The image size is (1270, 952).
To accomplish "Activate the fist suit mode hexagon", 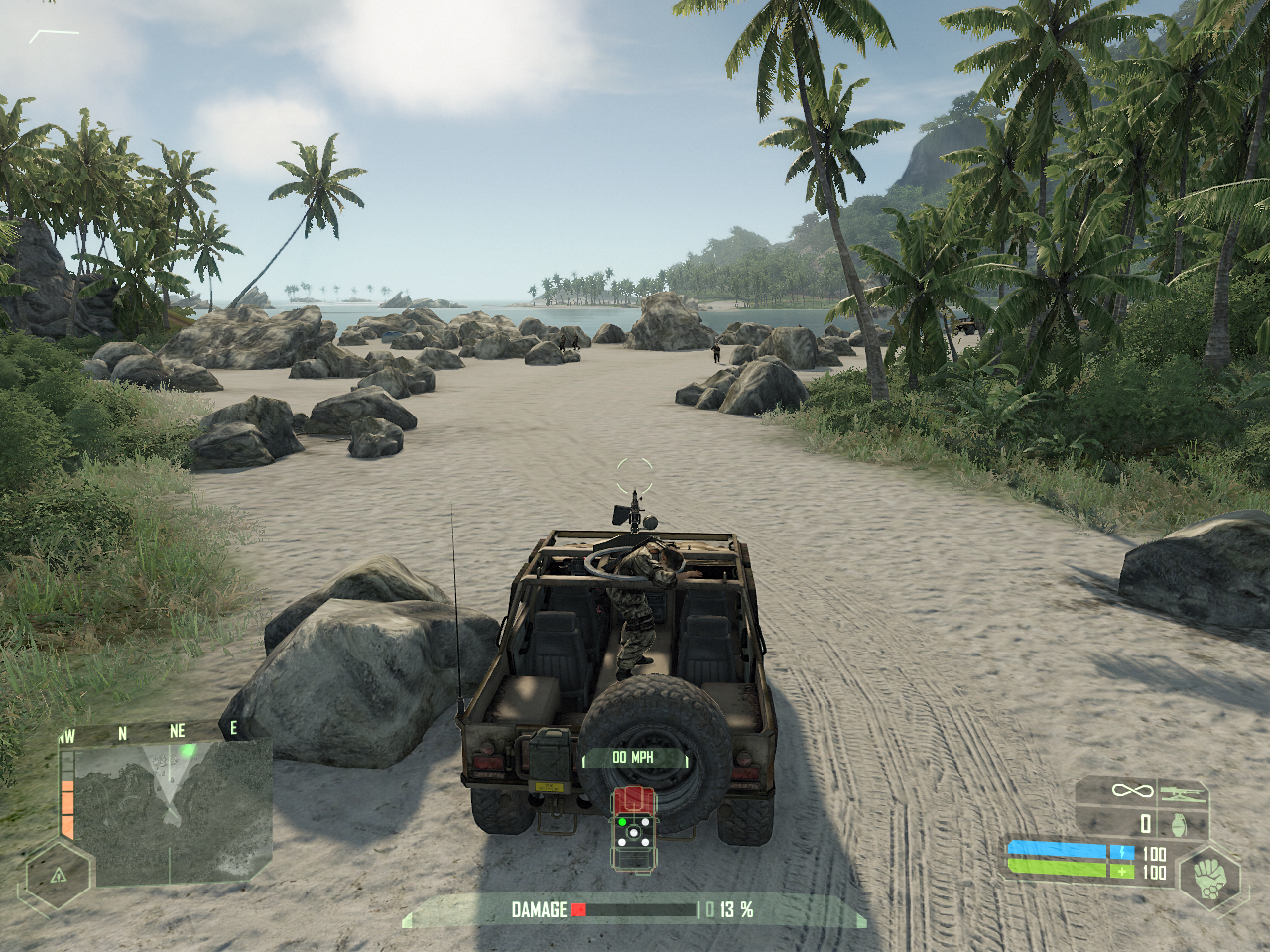I will [1208, 878].
